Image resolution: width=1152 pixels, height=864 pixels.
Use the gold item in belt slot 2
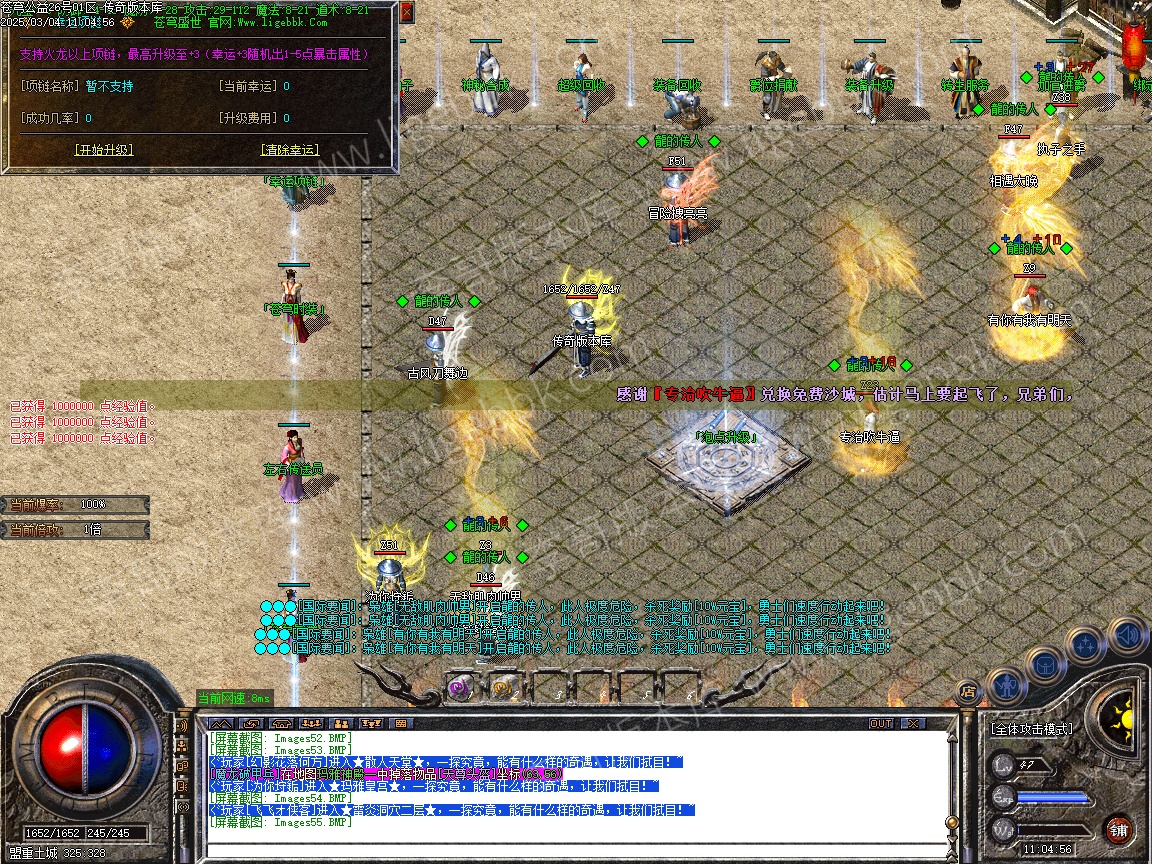click(504, 687)
